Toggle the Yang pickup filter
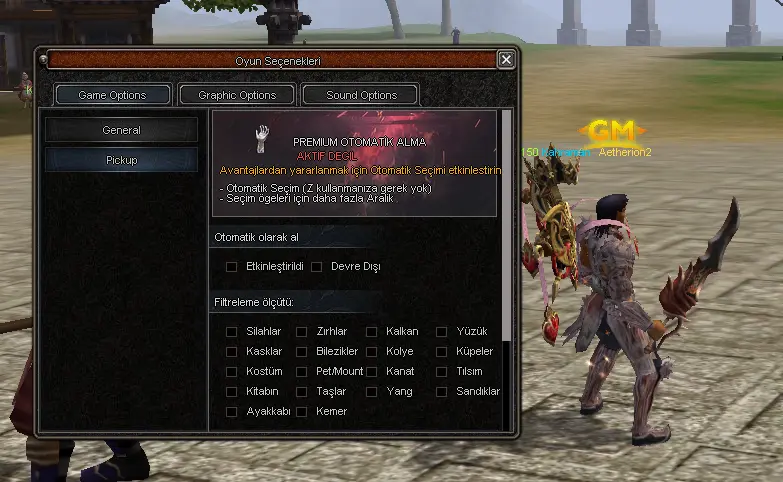The image size is (783, 482). point(372,392)
